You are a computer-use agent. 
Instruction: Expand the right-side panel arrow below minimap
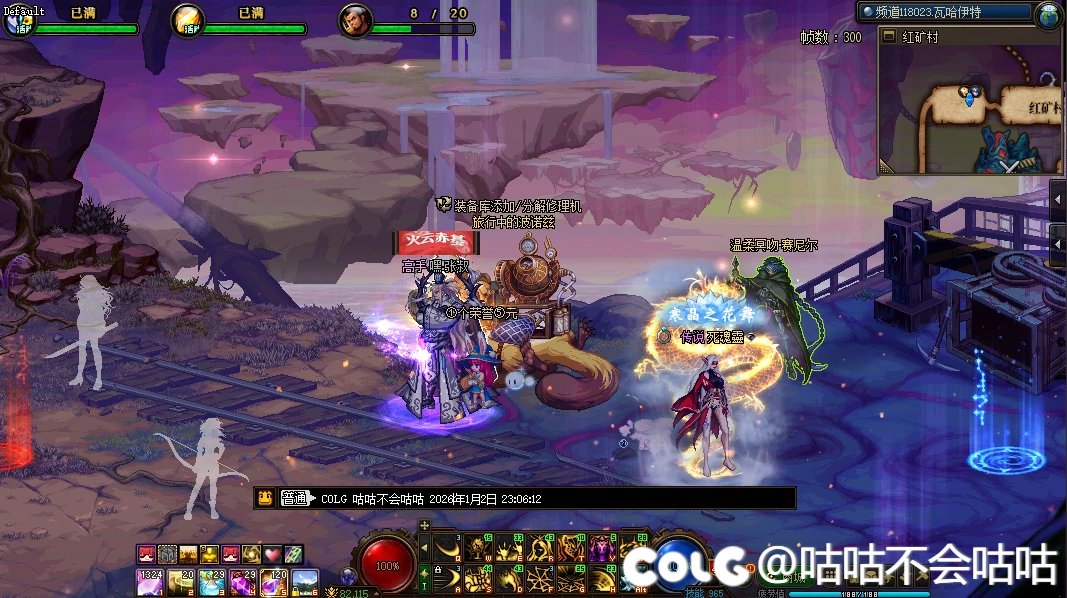click(1058, 199)
